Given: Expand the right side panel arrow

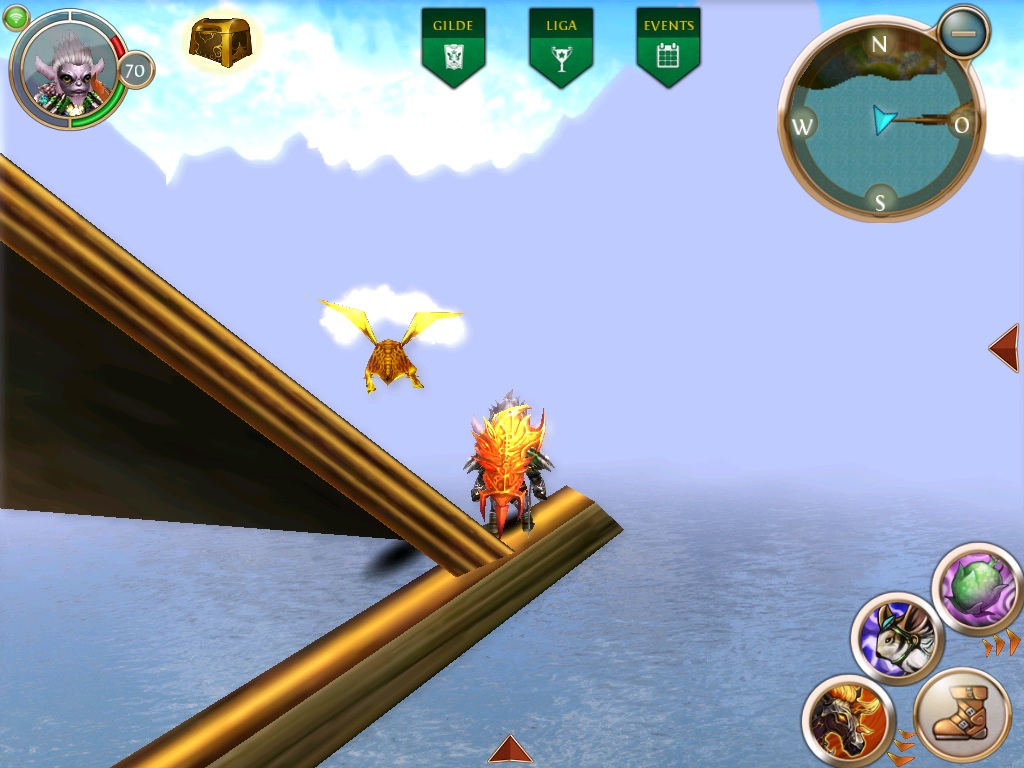Looking at the screenshot, I should (1004, 348).
